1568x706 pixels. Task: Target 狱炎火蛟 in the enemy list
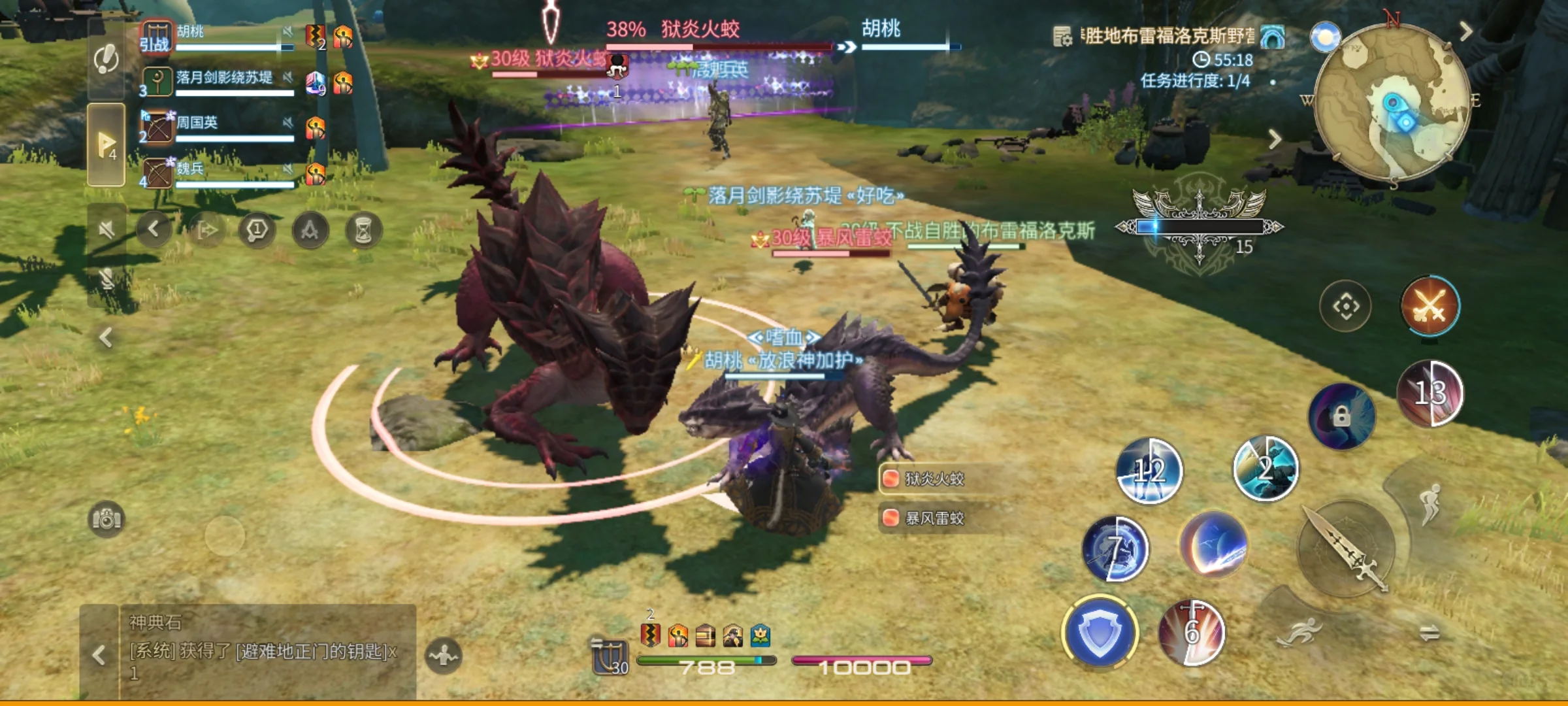pos(934,479)
